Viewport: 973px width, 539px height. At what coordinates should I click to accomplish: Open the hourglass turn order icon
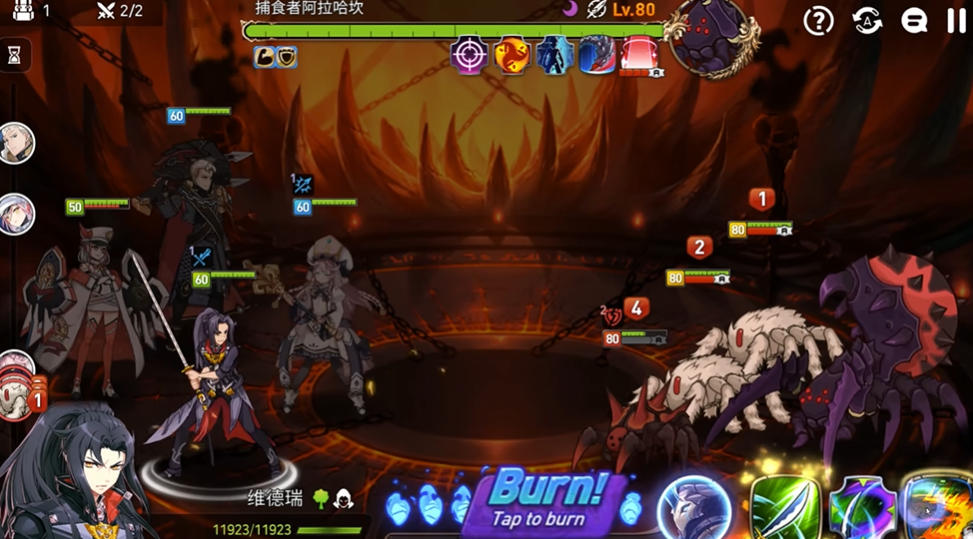click(x=14, y=56)
